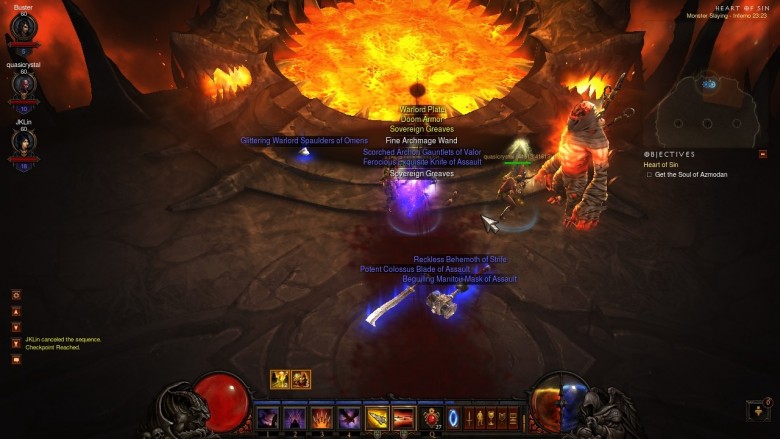Viewport: 780px width, 439px height.
Task: Use the fiery claw skill in slot 3
Action: [322, 417]
